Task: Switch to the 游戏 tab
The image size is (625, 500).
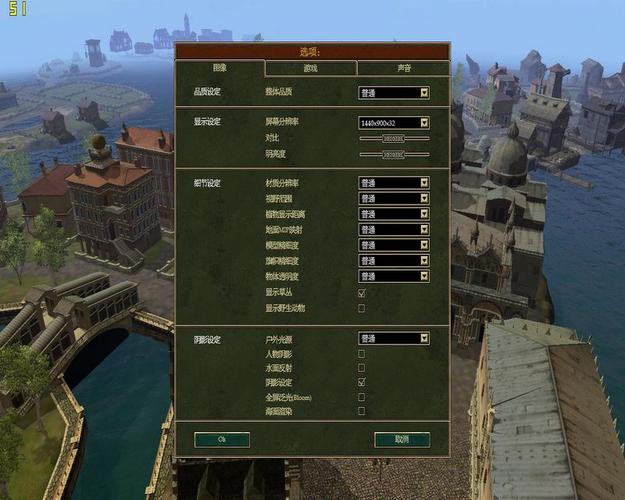Action: pyautogui.click(x=311, y=68)
